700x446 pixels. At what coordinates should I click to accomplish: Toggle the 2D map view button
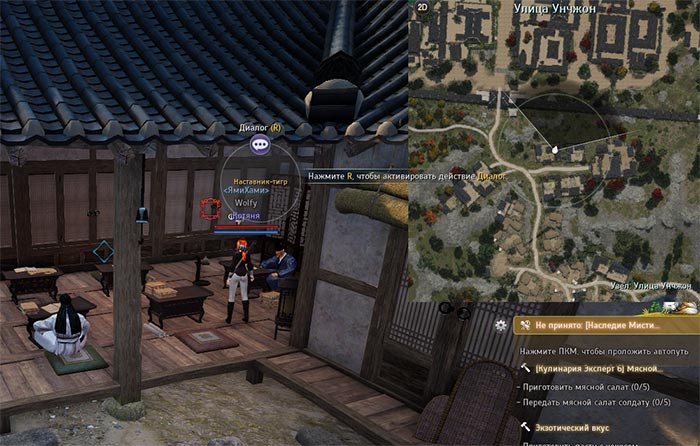coord(422,6)
